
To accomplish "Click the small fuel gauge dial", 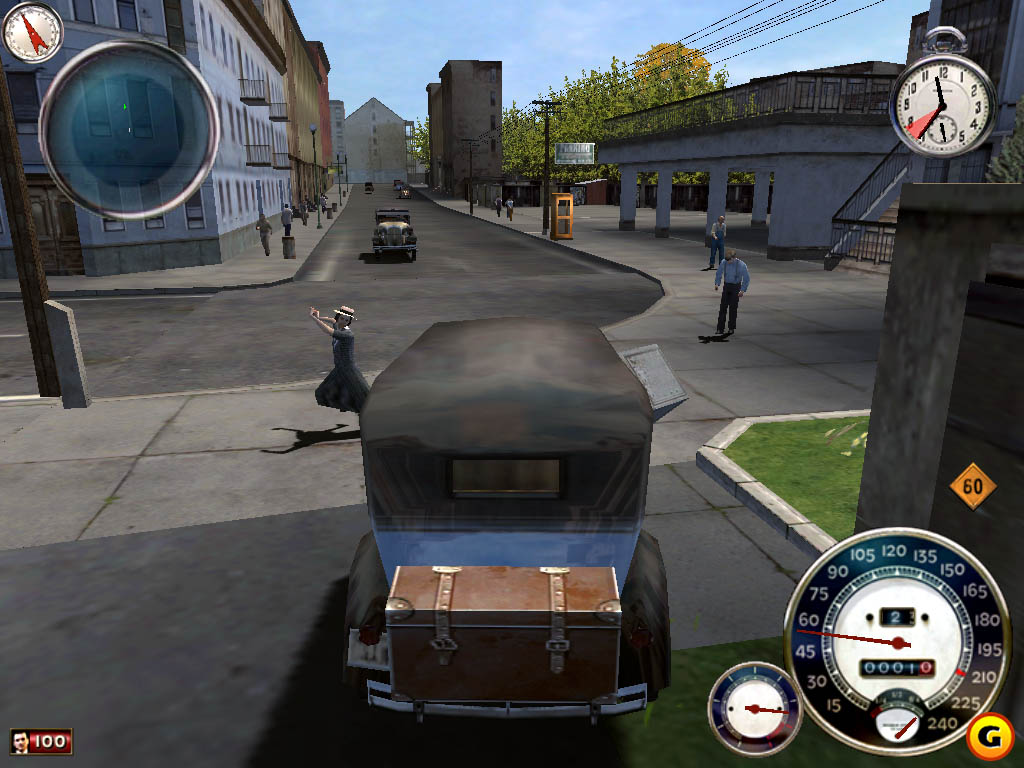I will tap(755, 708).
